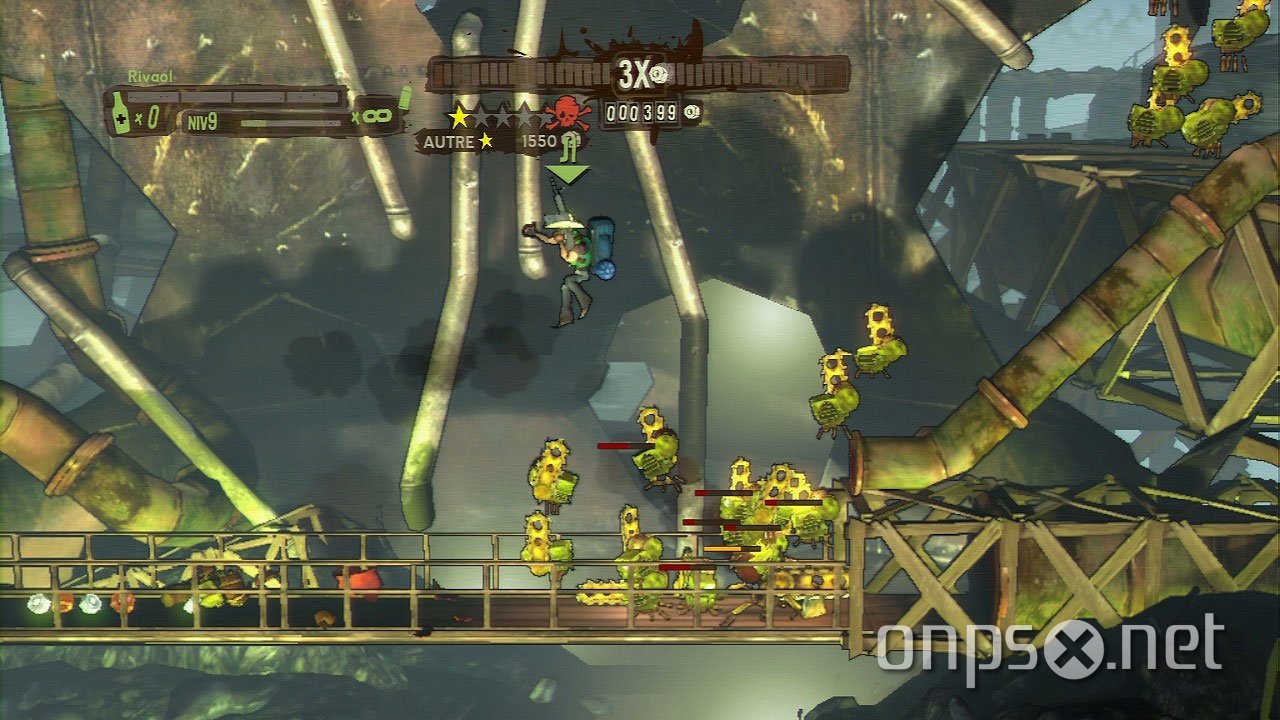Image resolution: width=1280 pixels, height=720 pixels.
Task: Click the yellow star on the AUTRE banner
Action: click(485, 141)
